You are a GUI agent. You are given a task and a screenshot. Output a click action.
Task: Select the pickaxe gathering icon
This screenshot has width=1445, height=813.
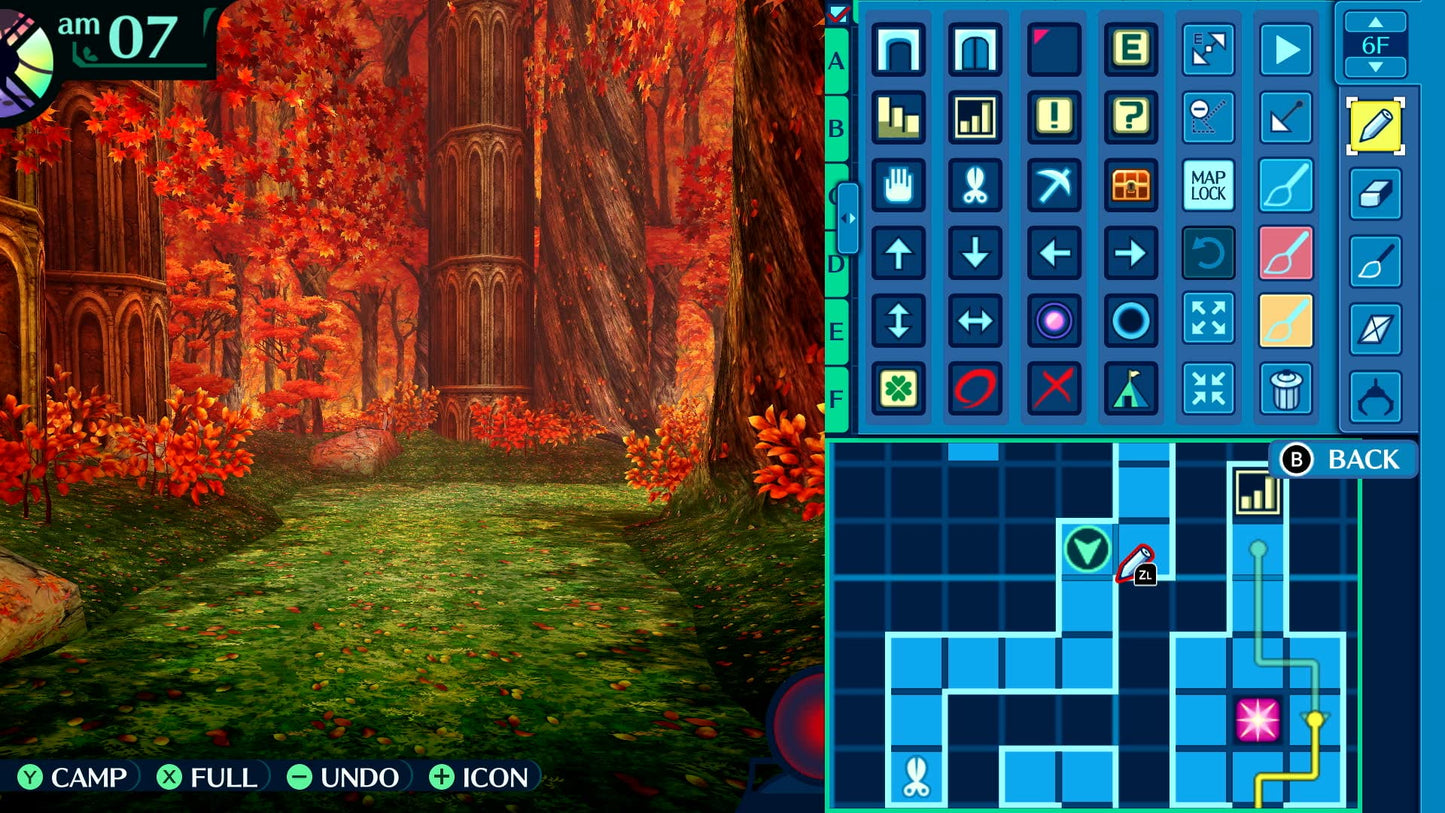1053,185
